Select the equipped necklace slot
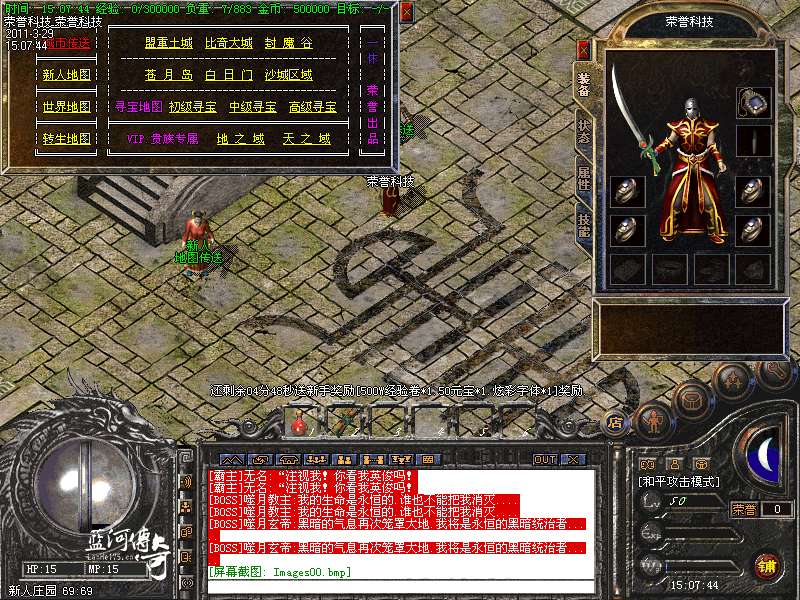 753,101
